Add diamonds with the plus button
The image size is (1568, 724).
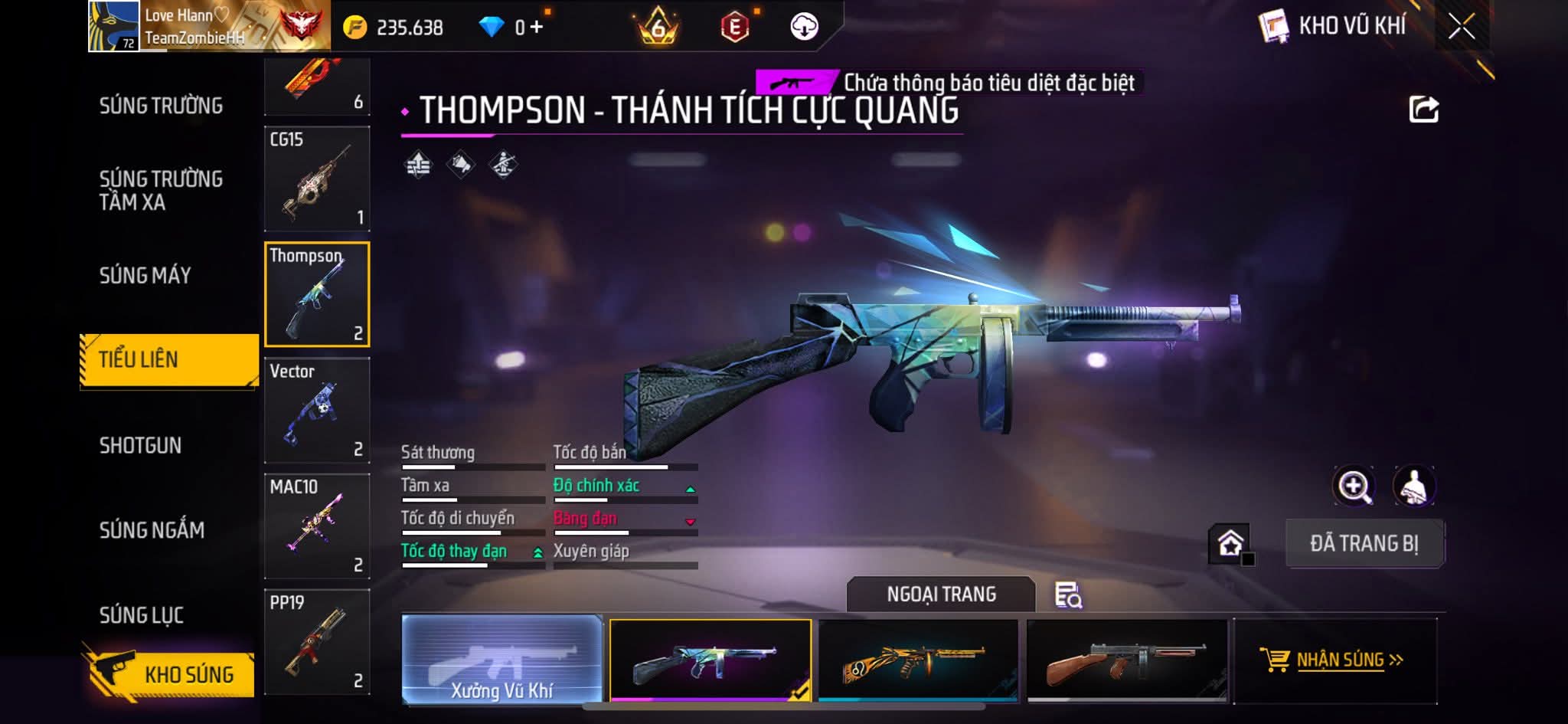pyautogui.click(x=536, y=28)
